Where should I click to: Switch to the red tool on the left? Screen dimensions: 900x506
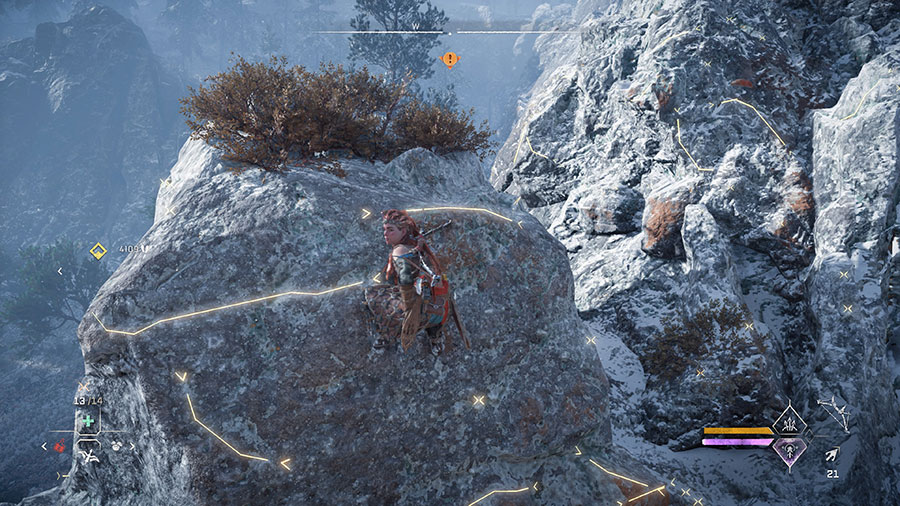pos(60,446)
